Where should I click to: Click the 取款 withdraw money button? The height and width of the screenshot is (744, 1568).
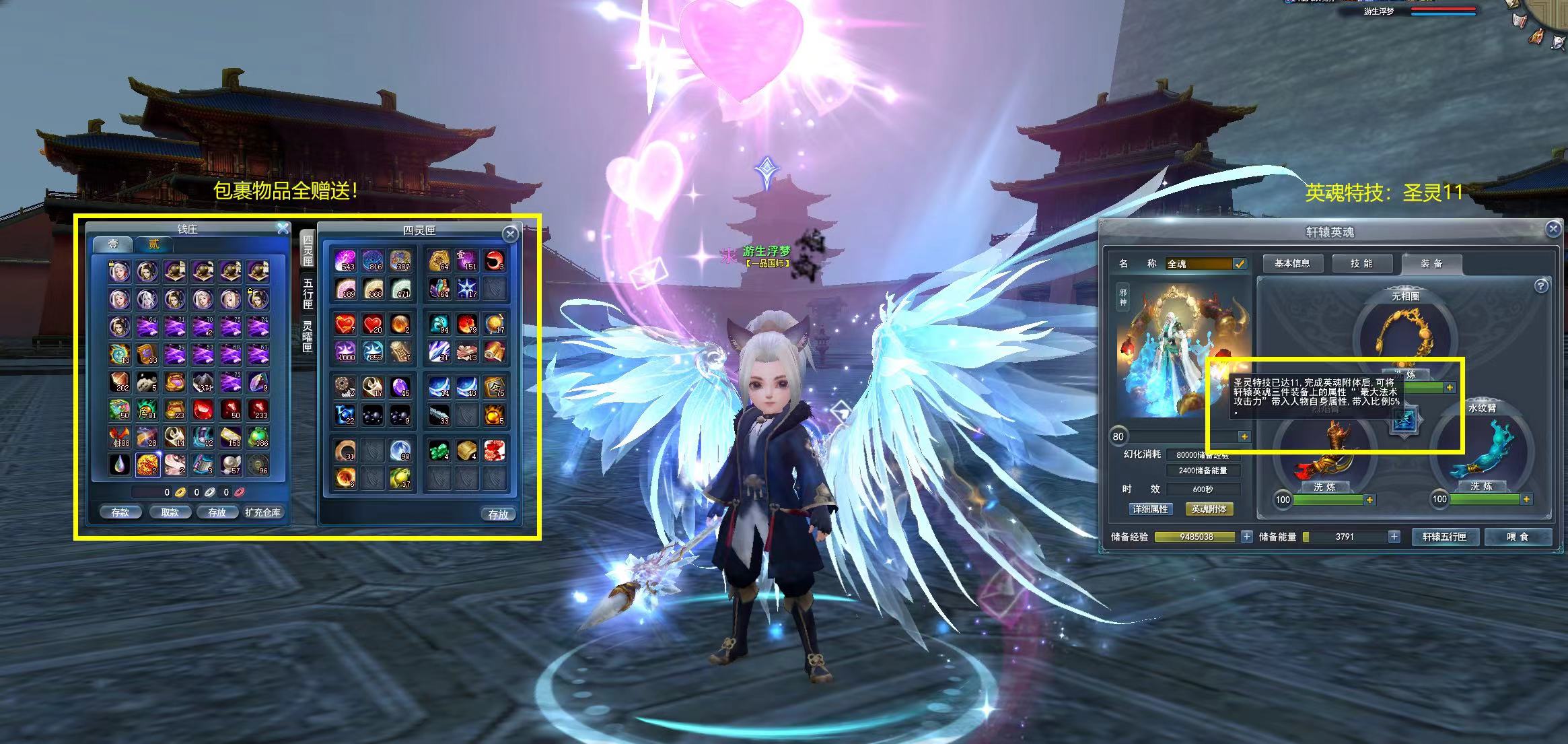[x=170, y=512]
